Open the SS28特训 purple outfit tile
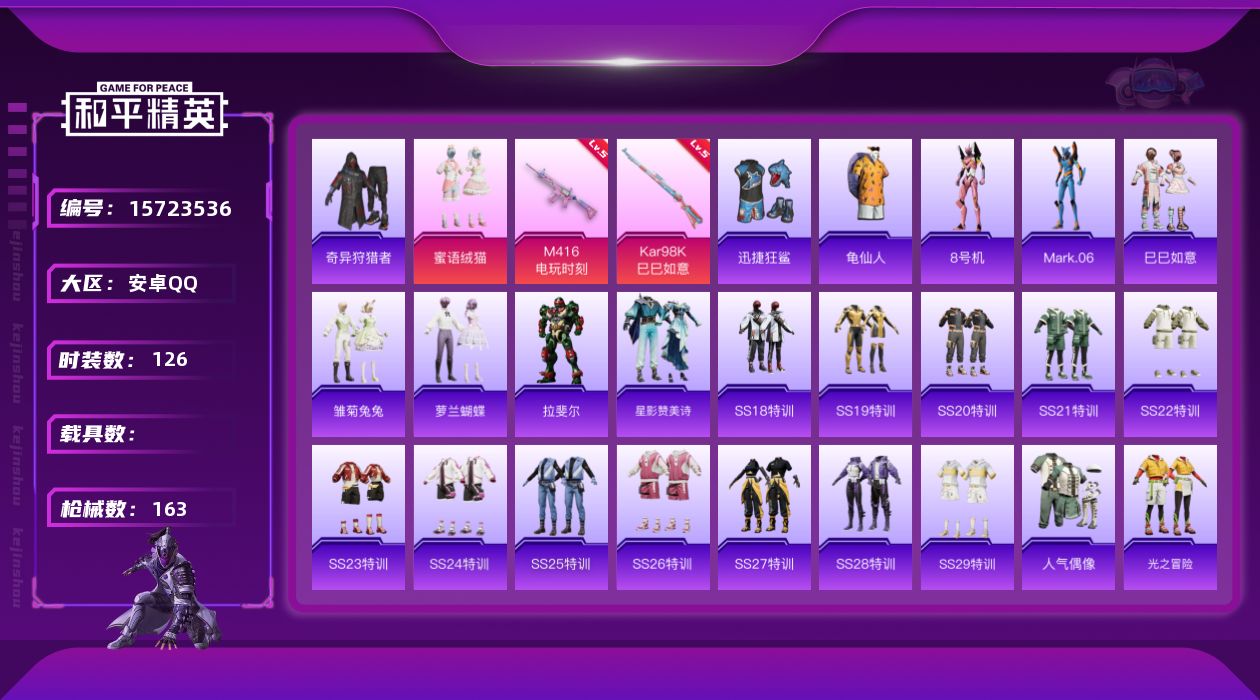This screenshot has height=700, width=1260. [865, 517]
